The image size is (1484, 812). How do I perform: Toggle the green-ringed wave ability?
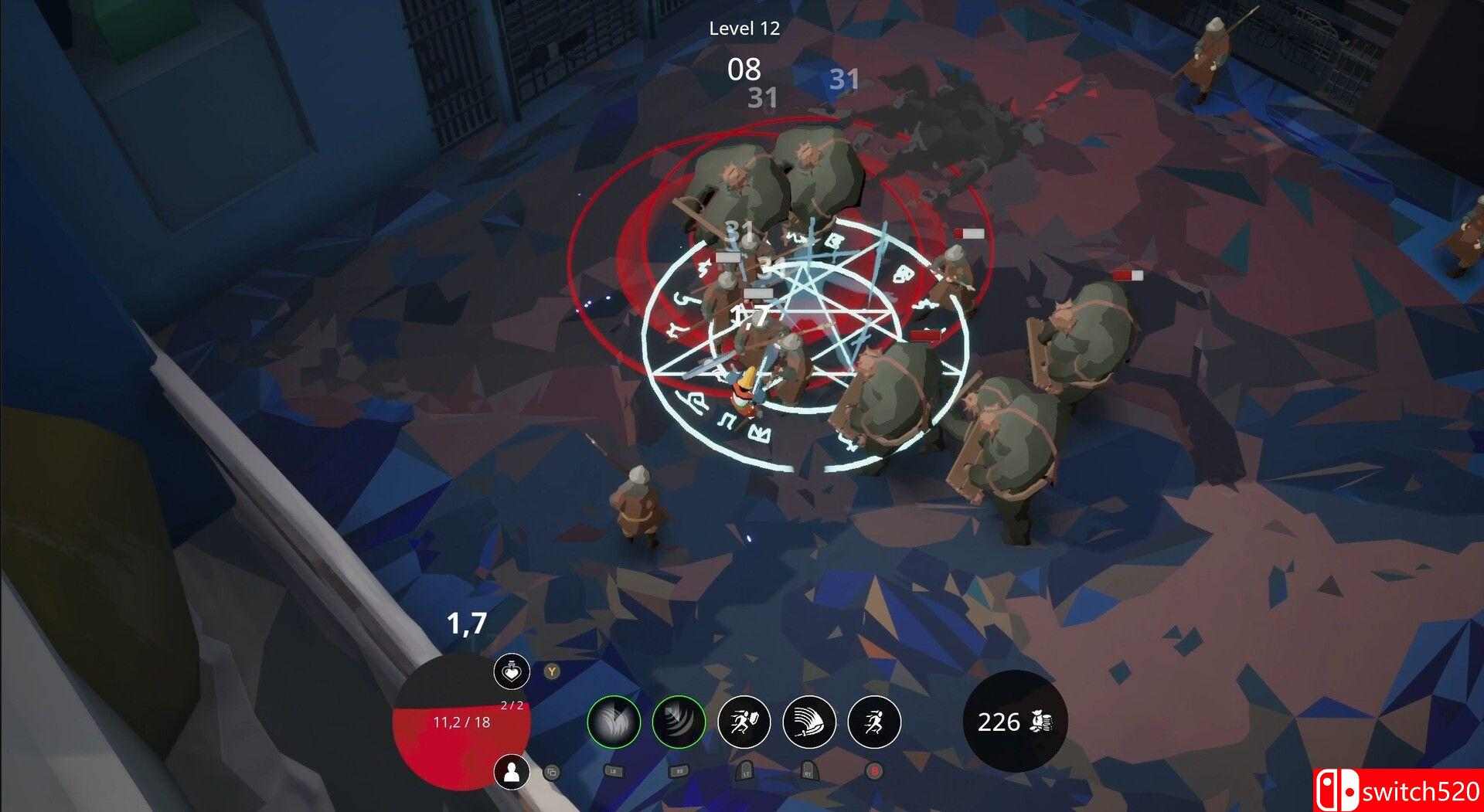click(x=679, y=721)
